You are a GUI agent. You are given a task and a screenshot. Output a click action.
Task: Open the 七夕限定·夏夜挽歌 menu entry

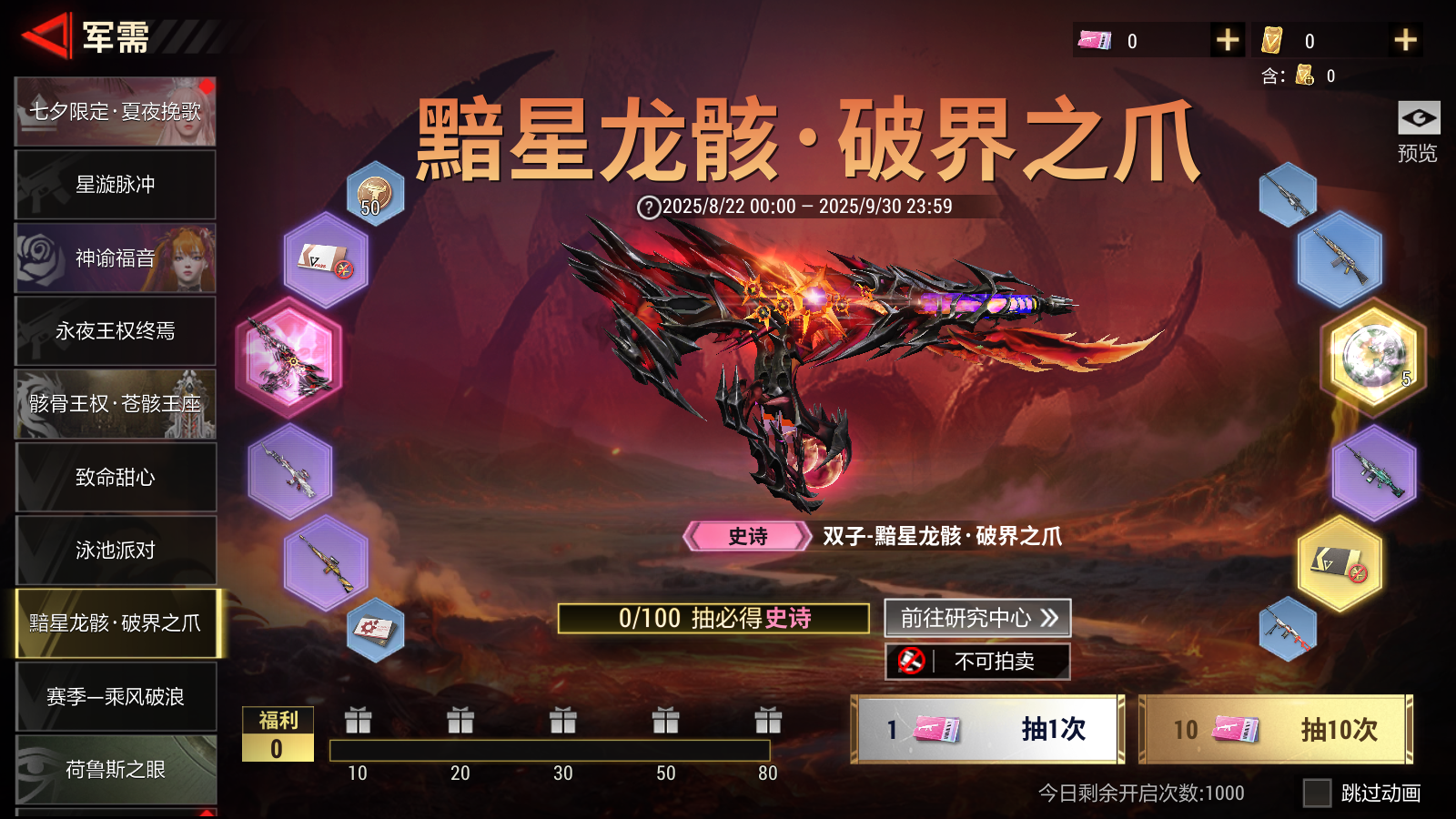click(x=115, y=111)
